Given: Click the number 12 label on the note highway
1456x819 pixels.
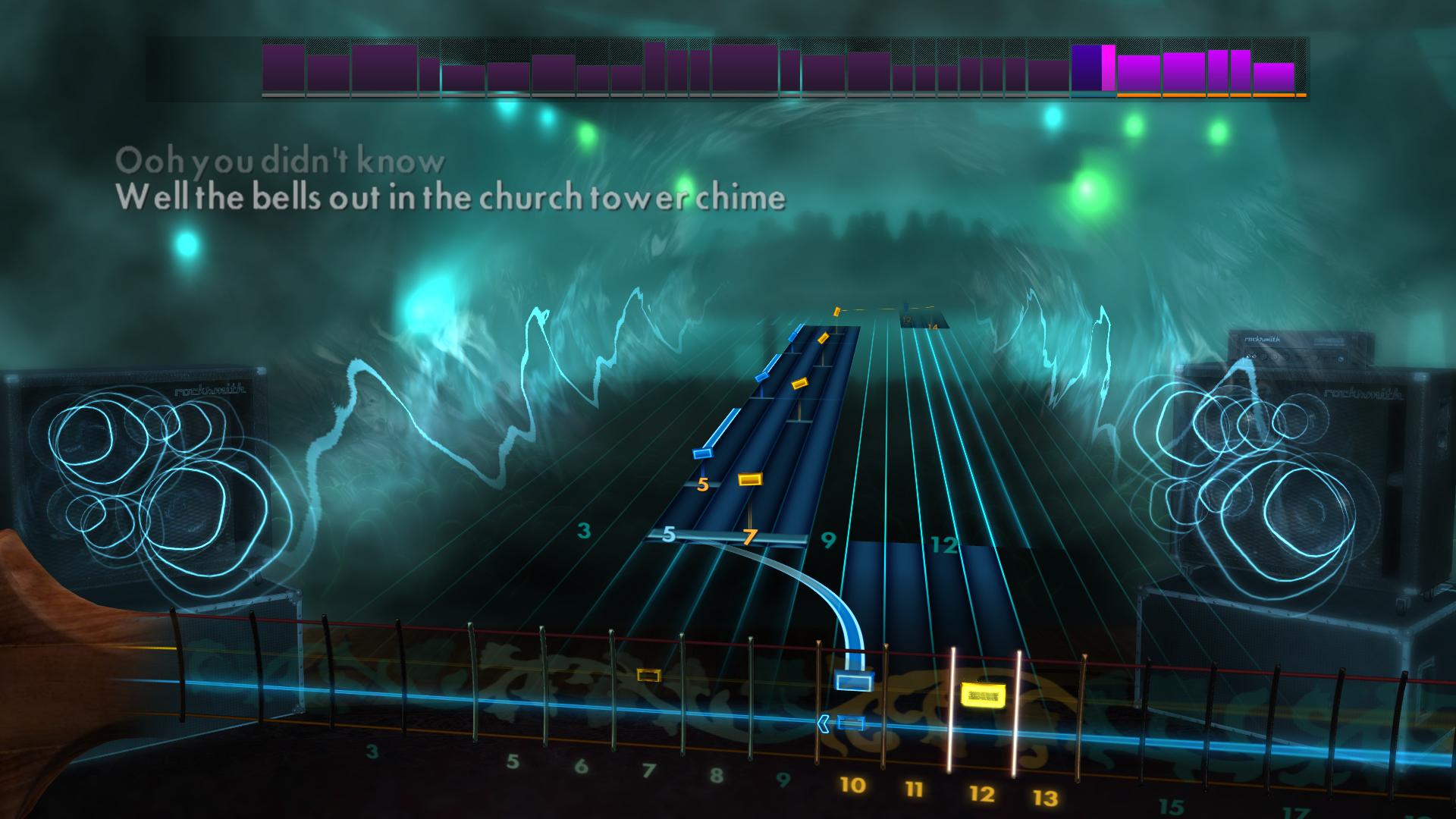Looking at the screenshot, I should 943,543.
